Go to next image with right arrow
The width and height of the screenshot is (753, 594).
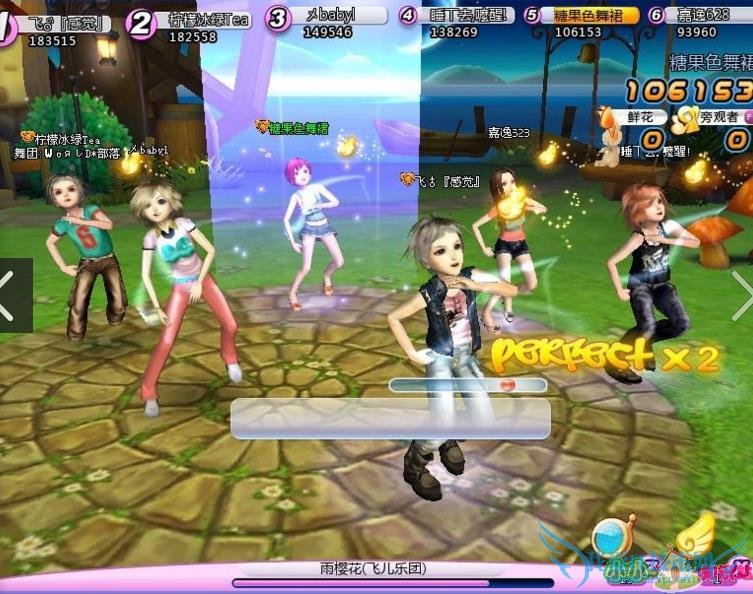coord(741,296)
